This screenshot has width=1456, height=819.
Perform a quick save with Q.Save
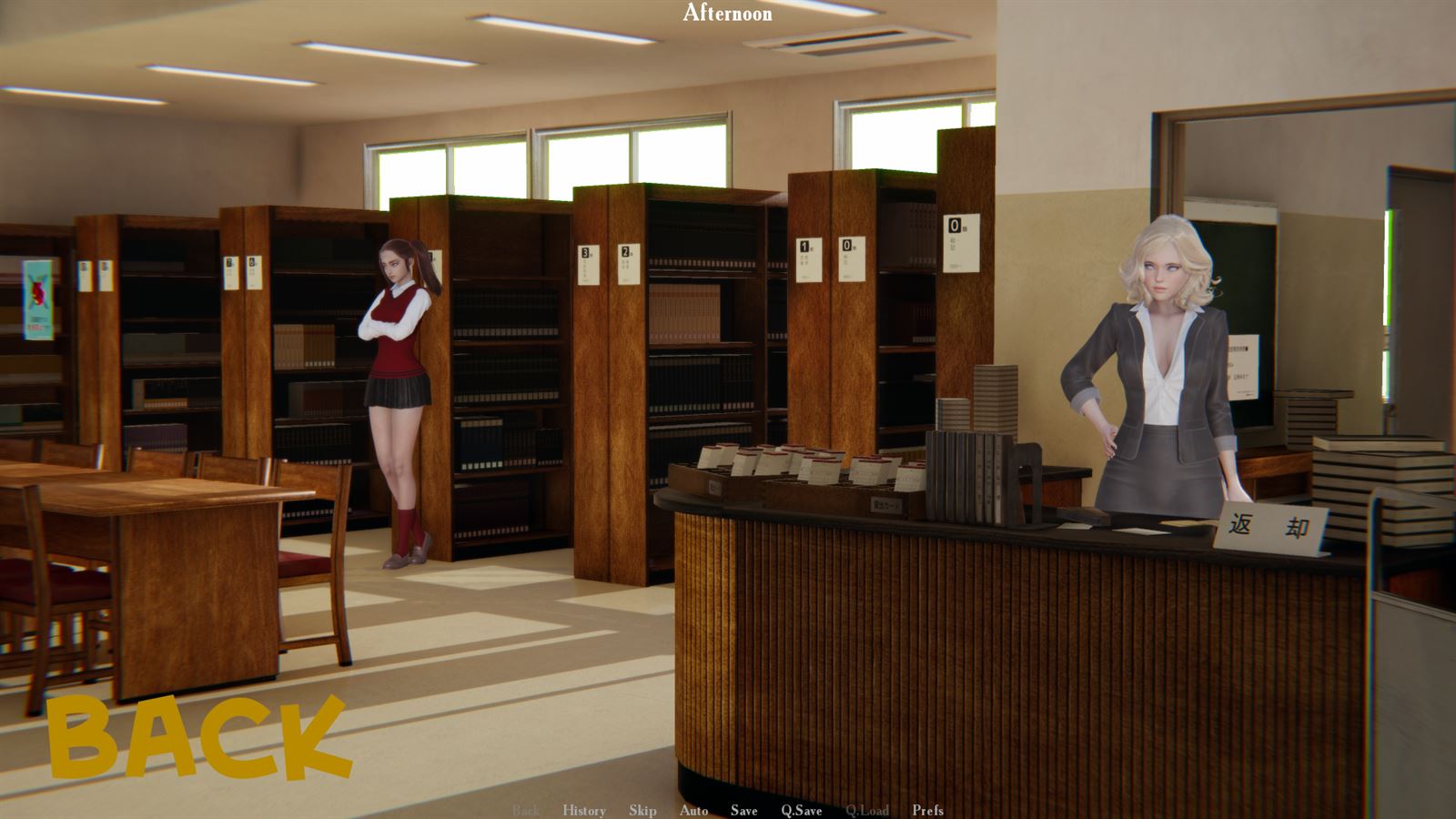pyautogui.click(x=800, y=810)
